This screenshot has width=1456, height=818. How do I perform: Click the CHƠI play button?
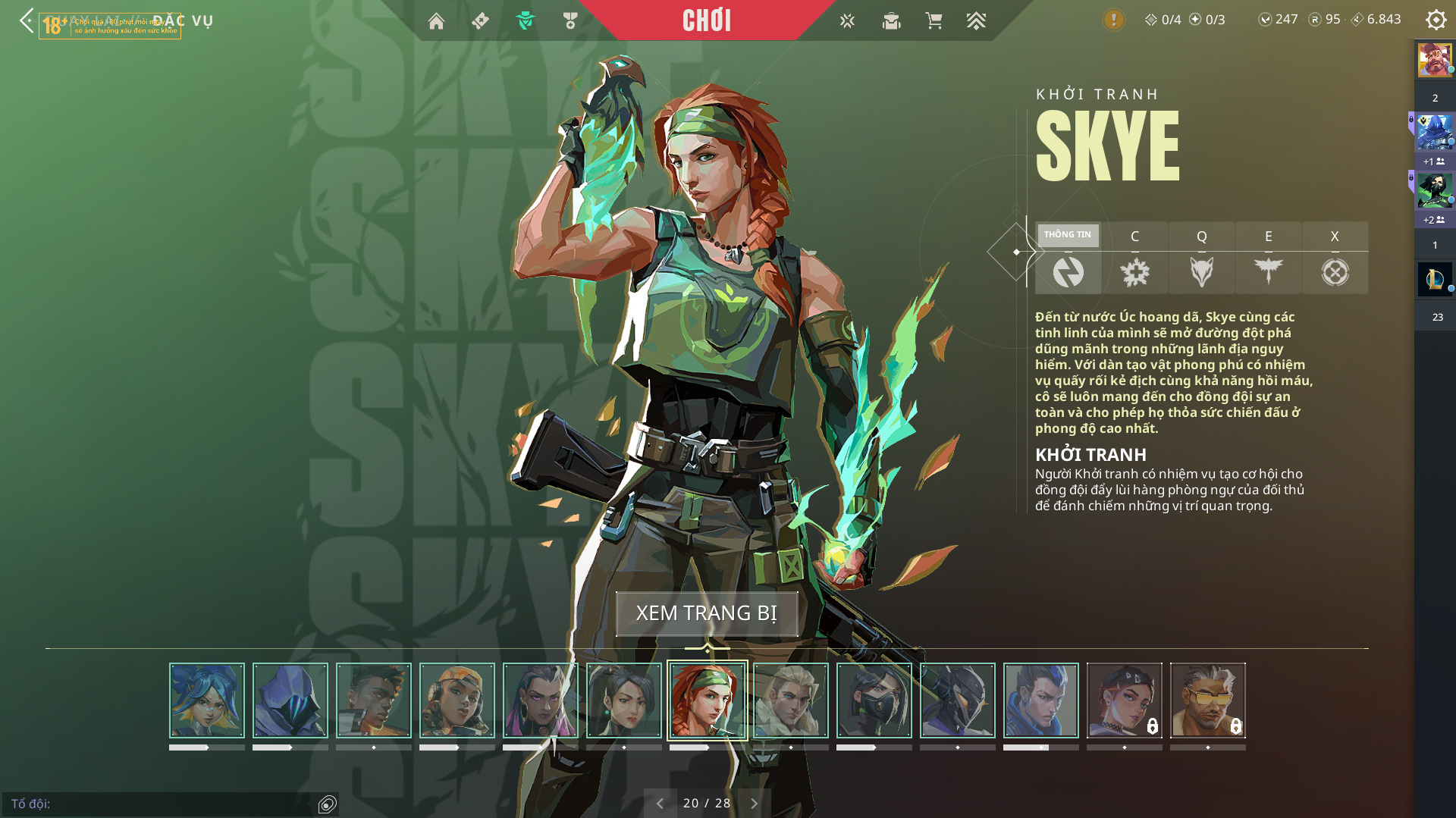pos(707,20)
